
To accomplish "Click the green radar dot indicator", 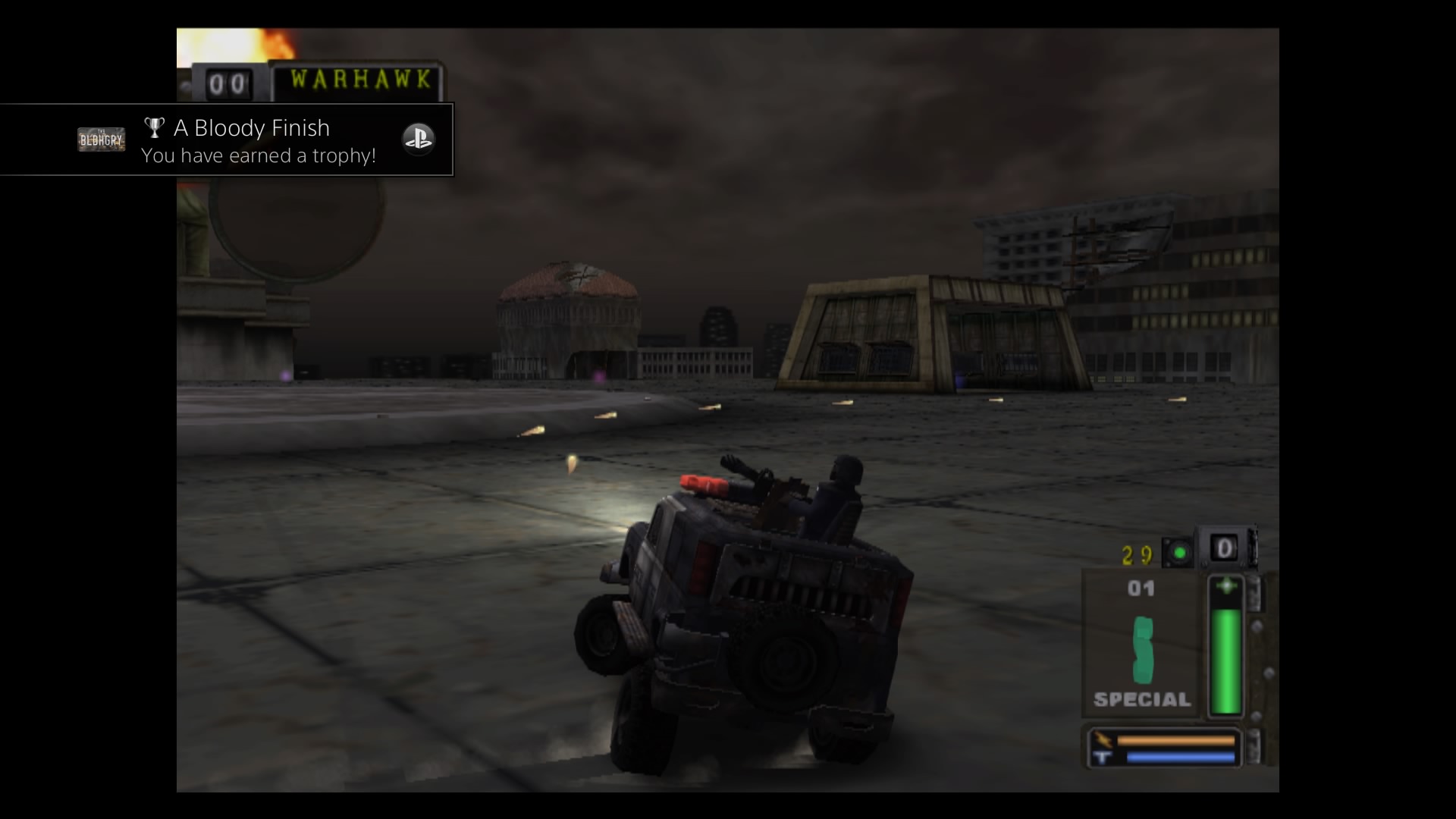I will point(1178,551).
